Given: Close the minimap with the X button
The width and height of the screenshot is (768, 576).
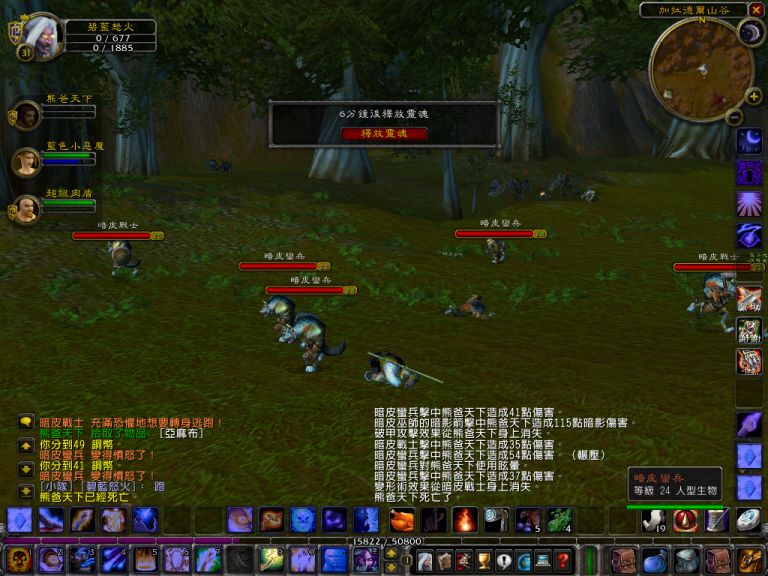Looking at the screenshot, I should (756, 9).
